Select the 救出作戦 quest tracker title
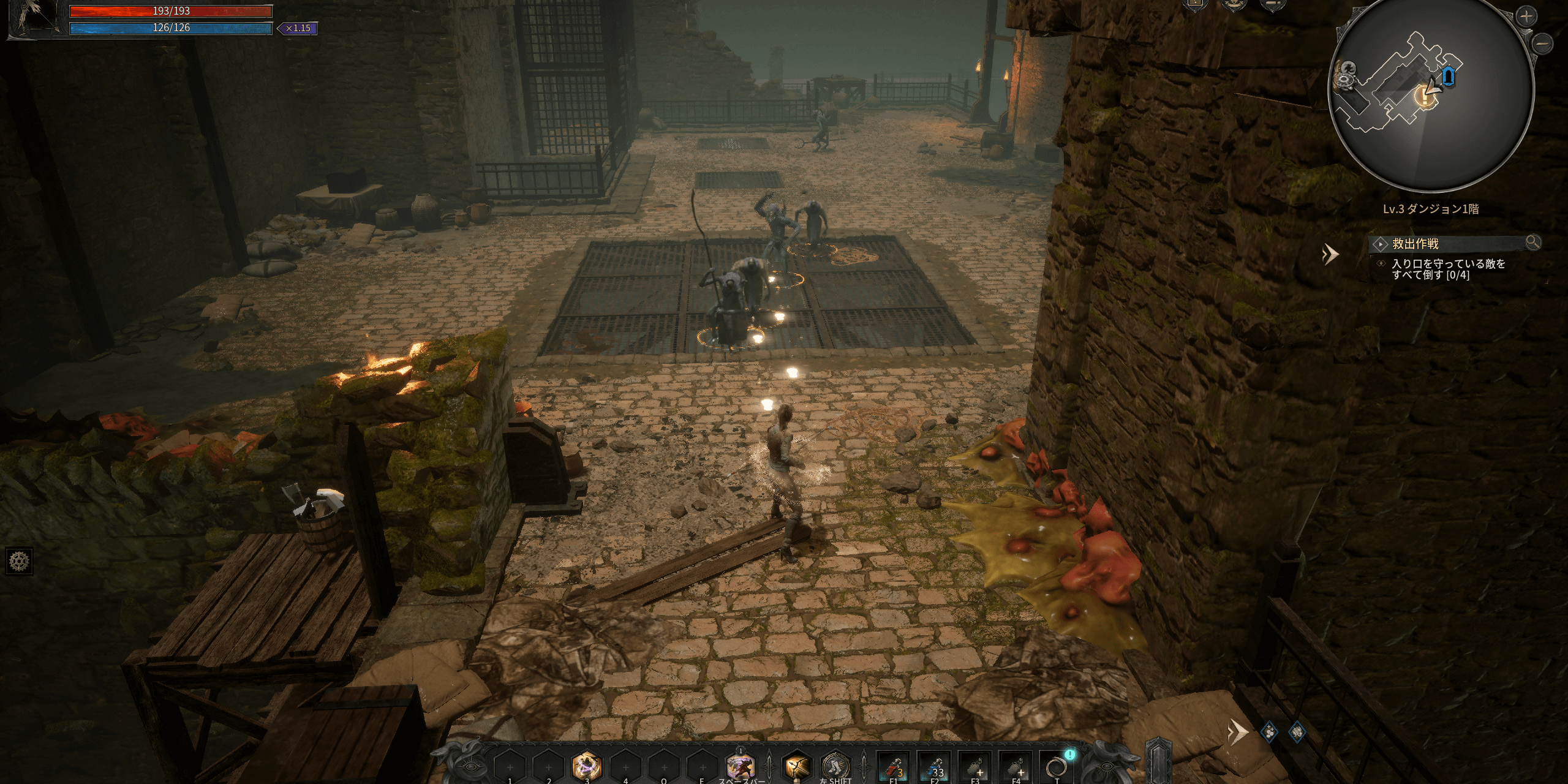Viewport: 1568px width, 784px height. click(x=1415, y=244)
